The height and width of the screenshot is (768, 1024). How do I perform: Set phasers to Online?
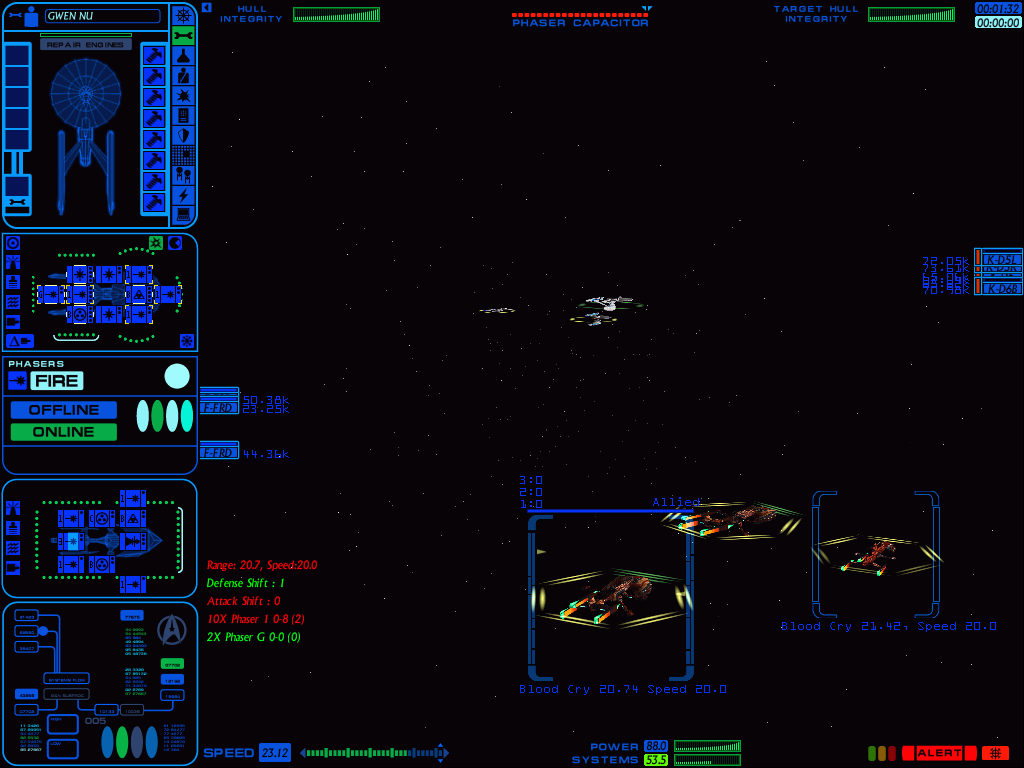click(x=64, y=432)
